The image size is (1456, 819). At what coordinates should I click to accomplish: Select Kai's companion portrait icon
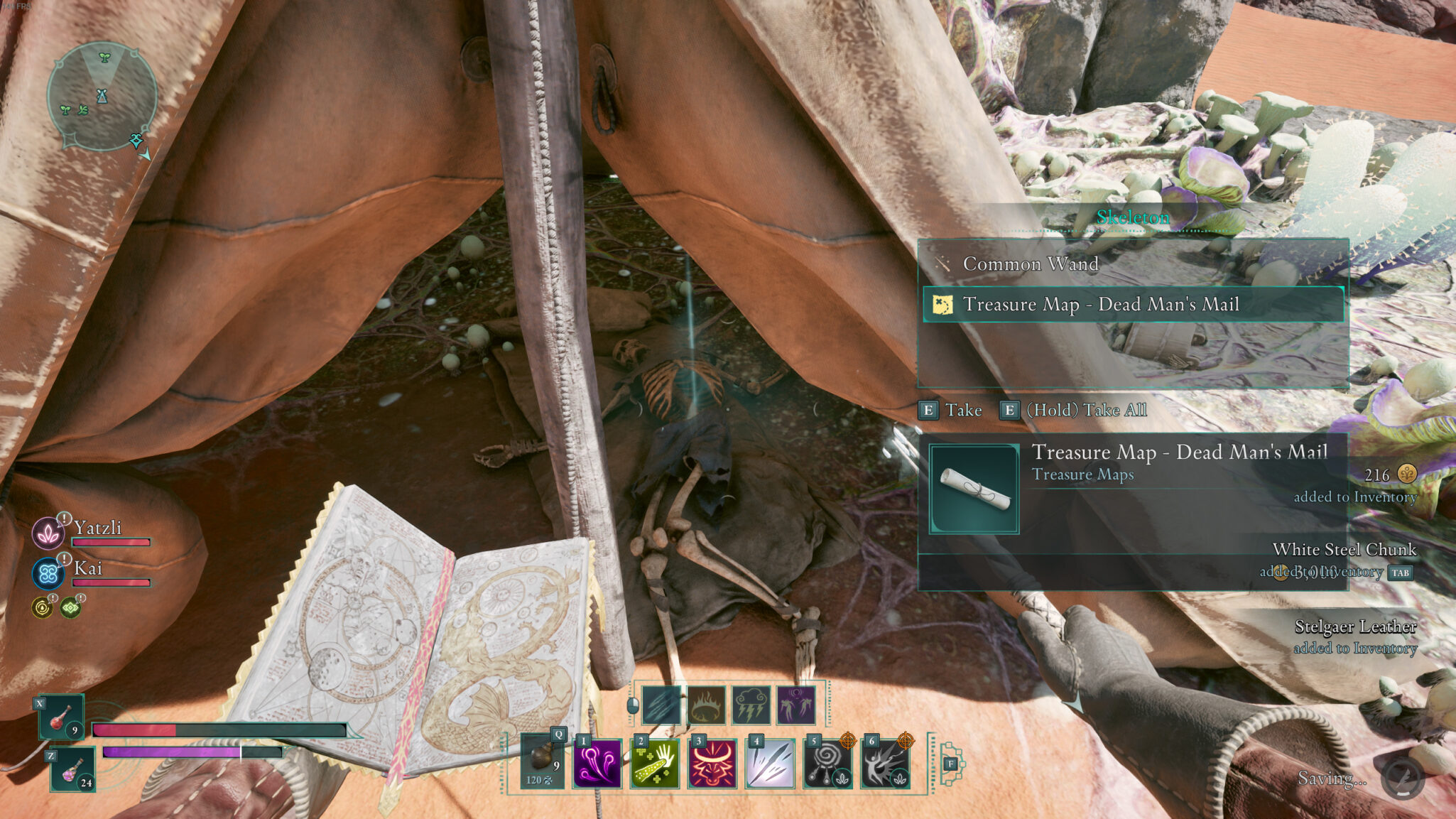(x=48, y=573)
